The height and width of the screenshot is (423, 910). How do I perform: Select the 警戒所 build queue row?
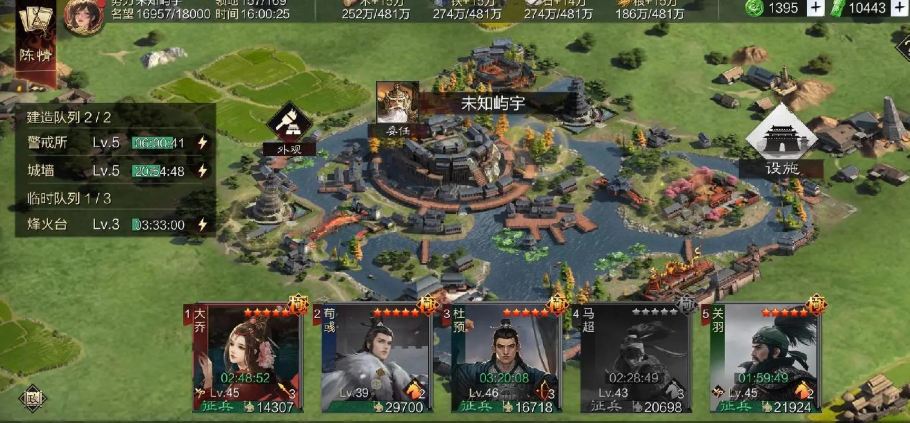[110, 143]
